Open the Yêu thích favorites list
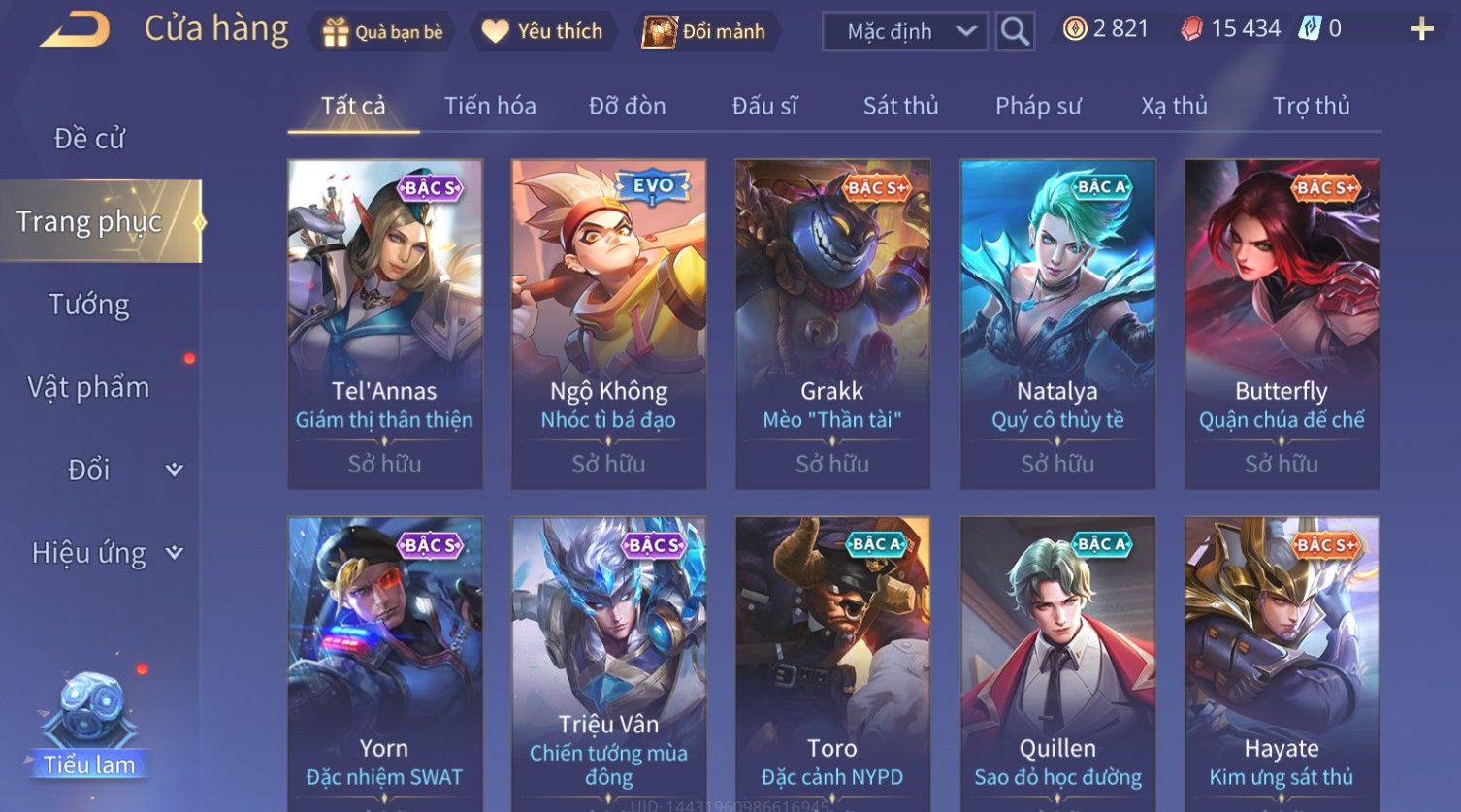1461x812 pixels. pyautogui.click(x=542, y=32)
